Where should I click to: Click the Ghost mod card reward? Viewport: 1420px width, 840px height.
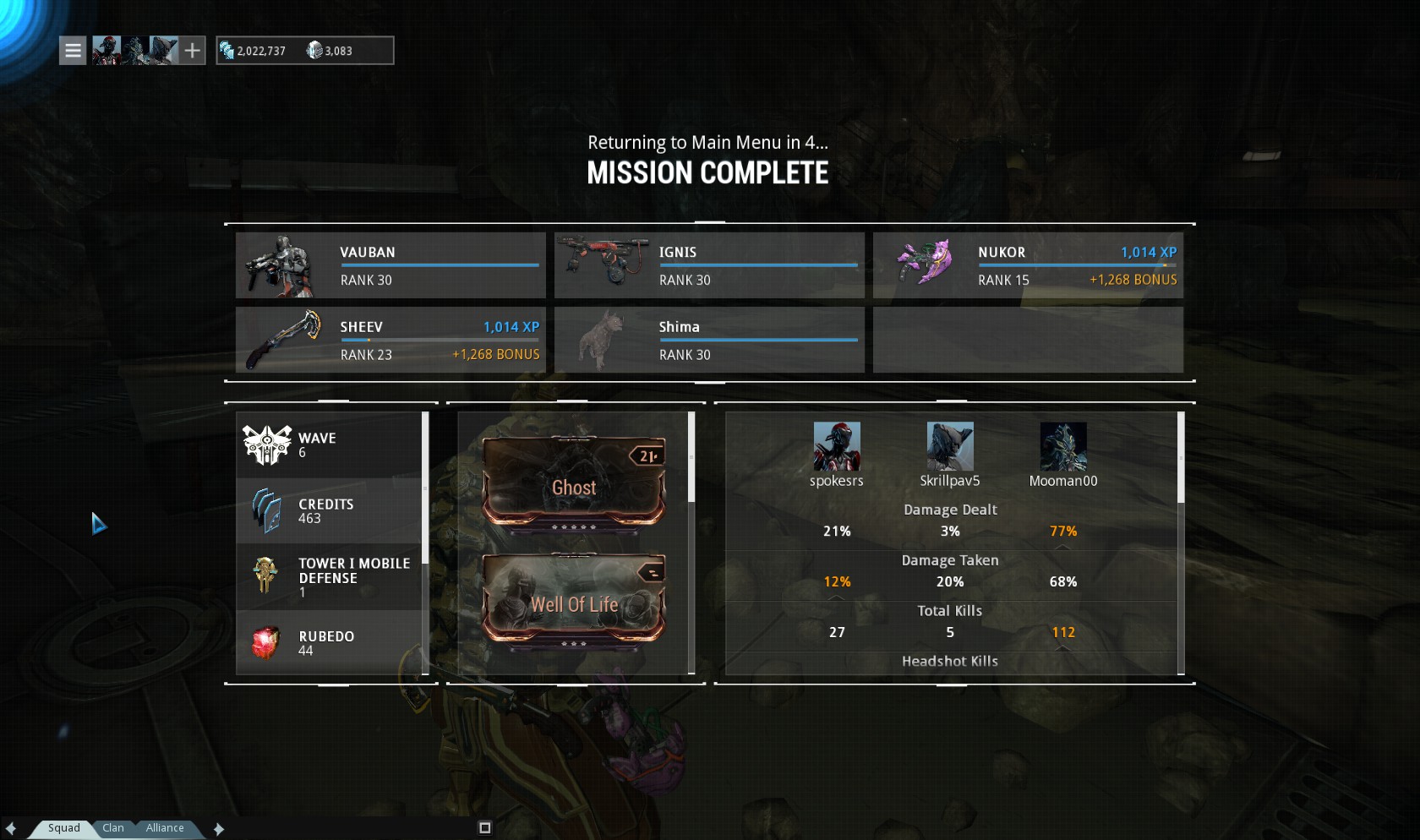coord(574,482)
